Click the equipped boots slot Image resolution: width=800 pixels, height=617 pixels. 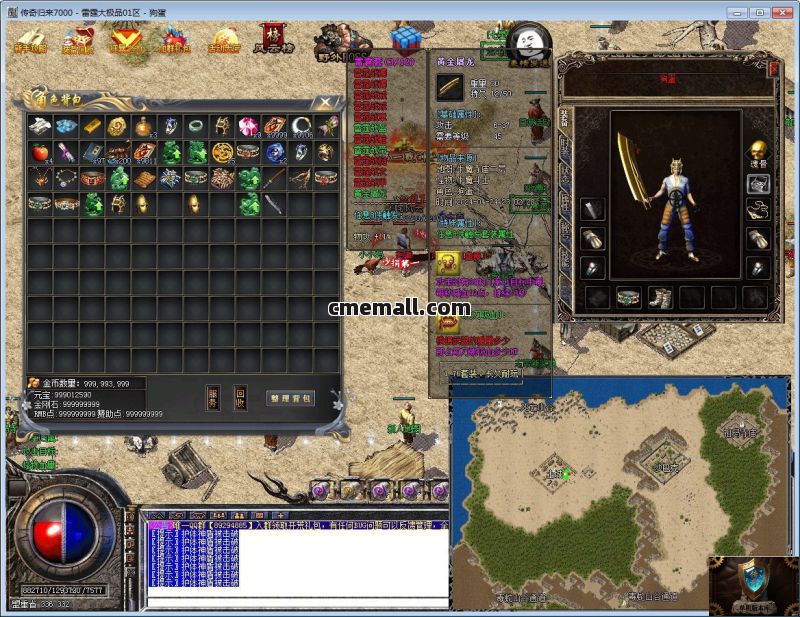659,297
